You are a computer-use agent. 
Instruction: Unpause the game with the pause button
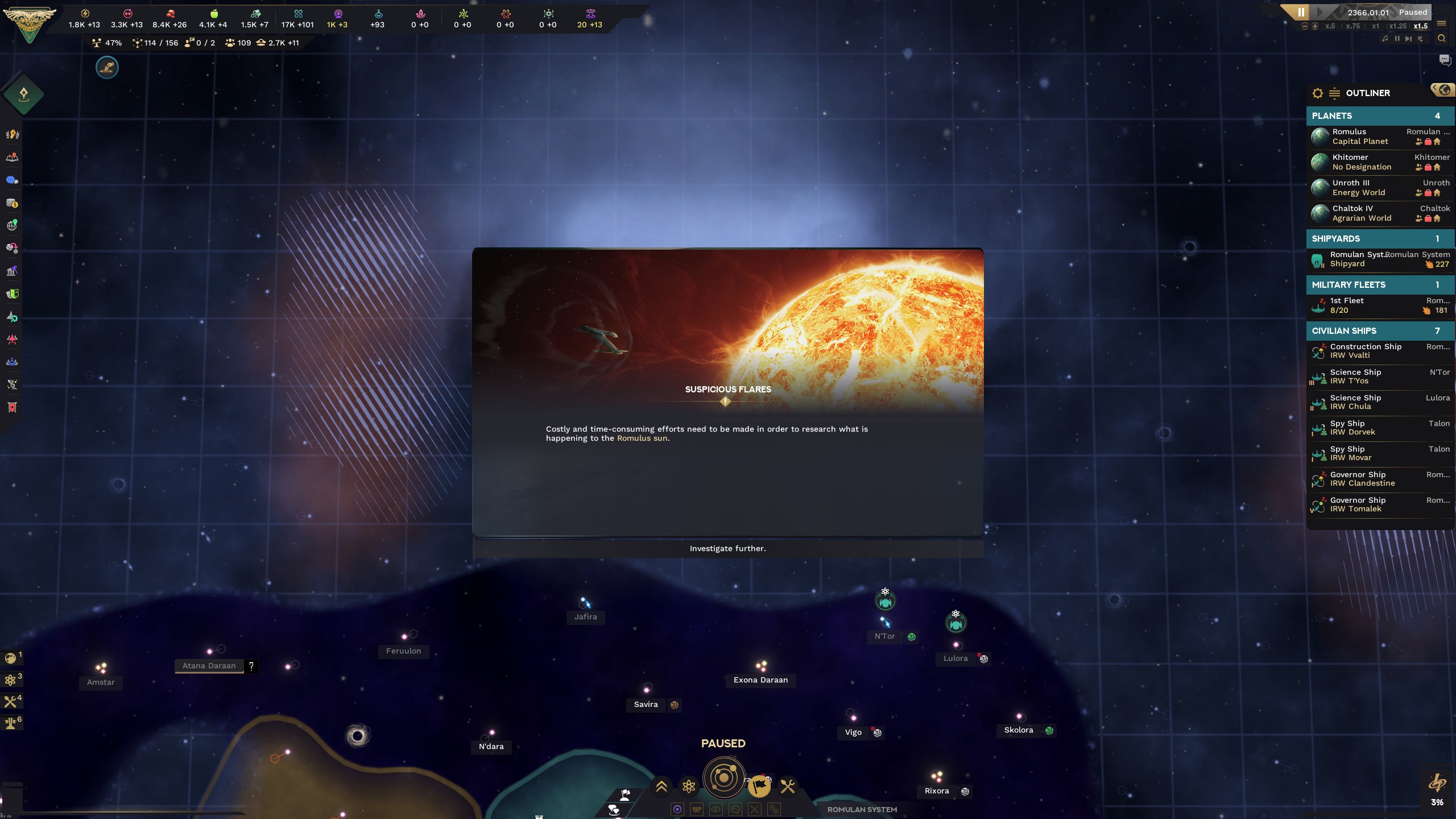[x=1302, y=13]
